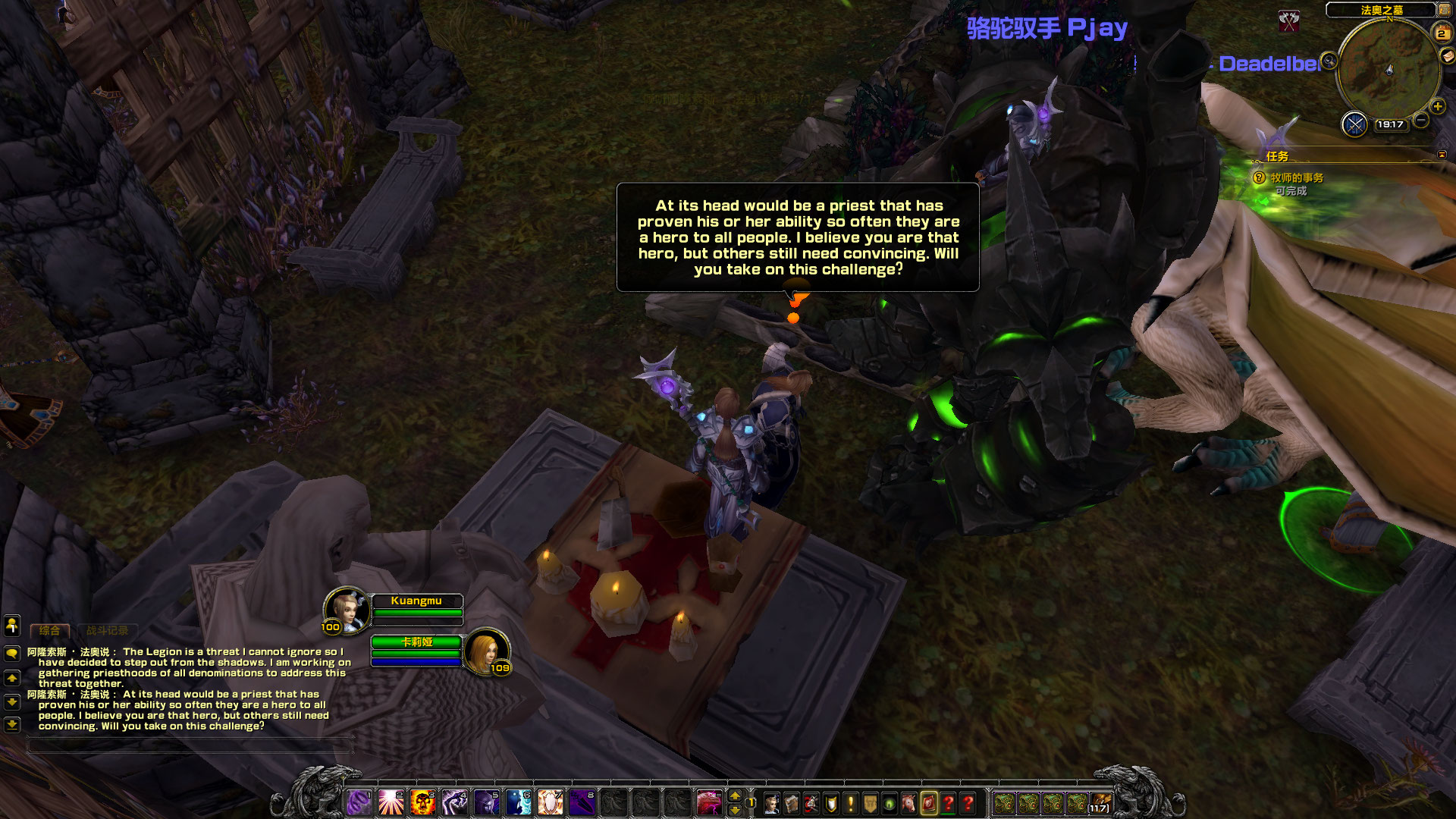This screenshot has height=819, width=1456.
Task: Open the minimap tracking magnifier button
Action: pos(1329,61)
